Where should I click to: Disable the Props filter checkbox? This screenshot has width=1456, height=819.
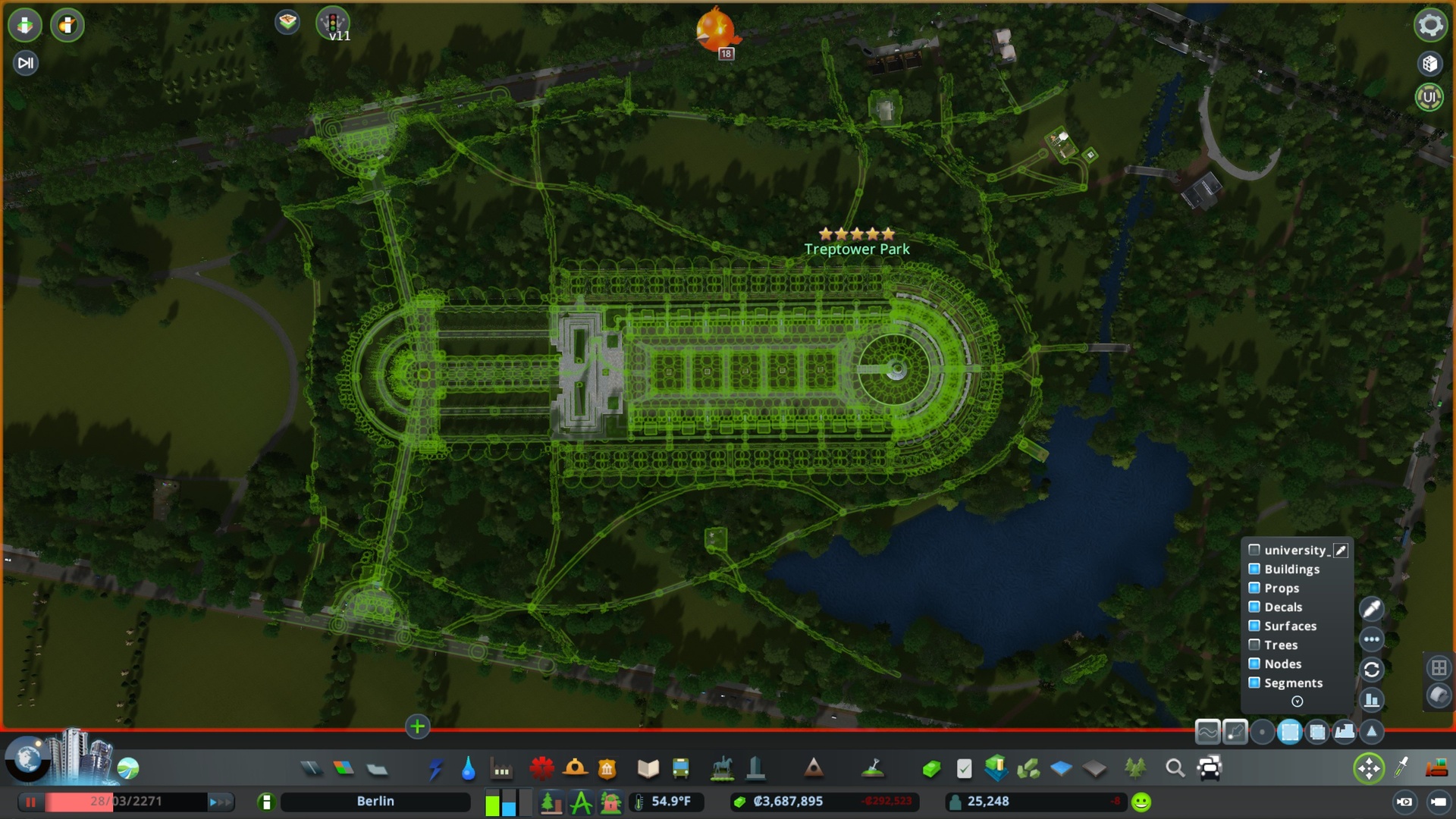(1255, 588)
